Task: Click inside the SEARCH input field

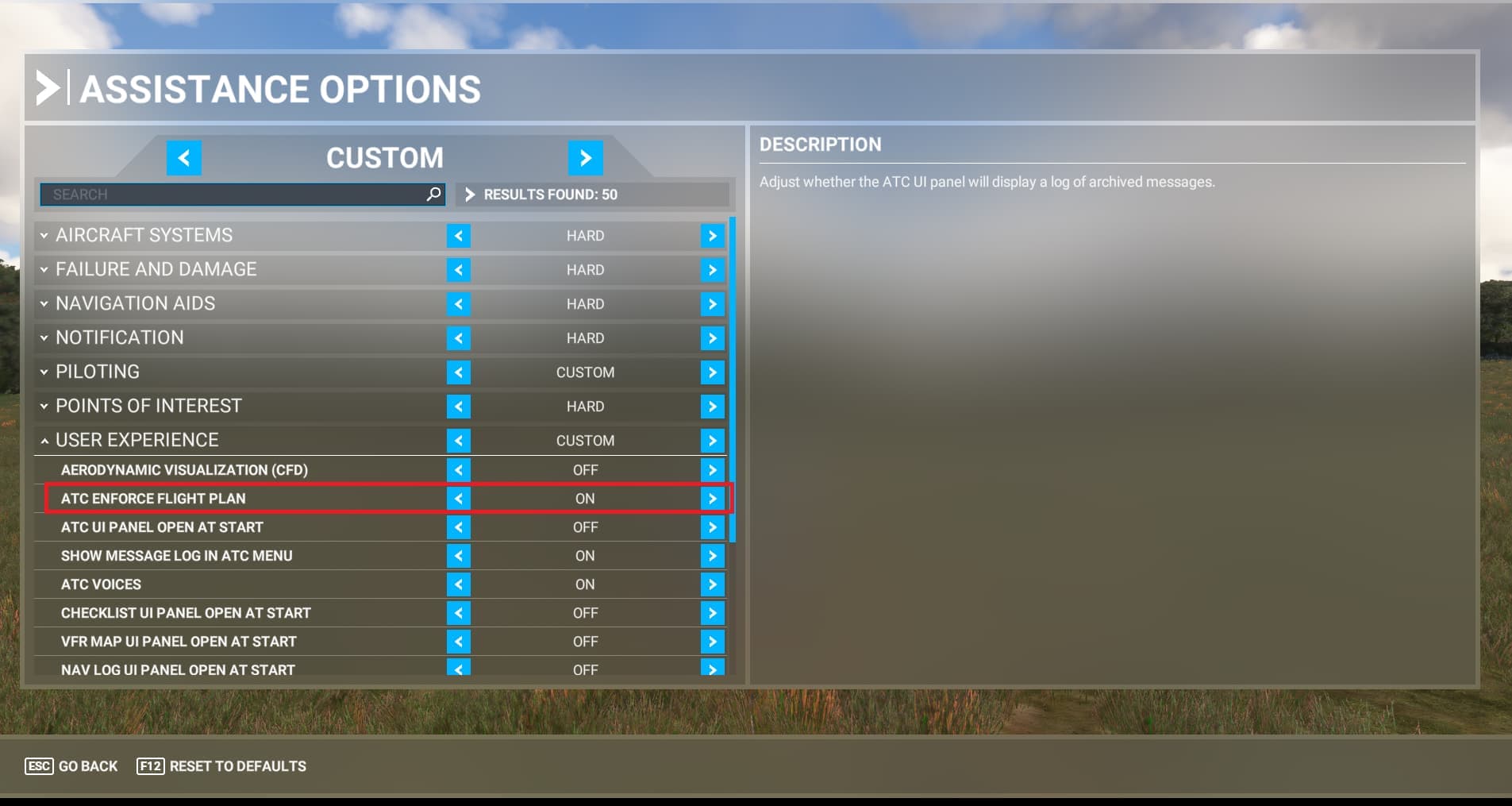Action: coord(238,194)
